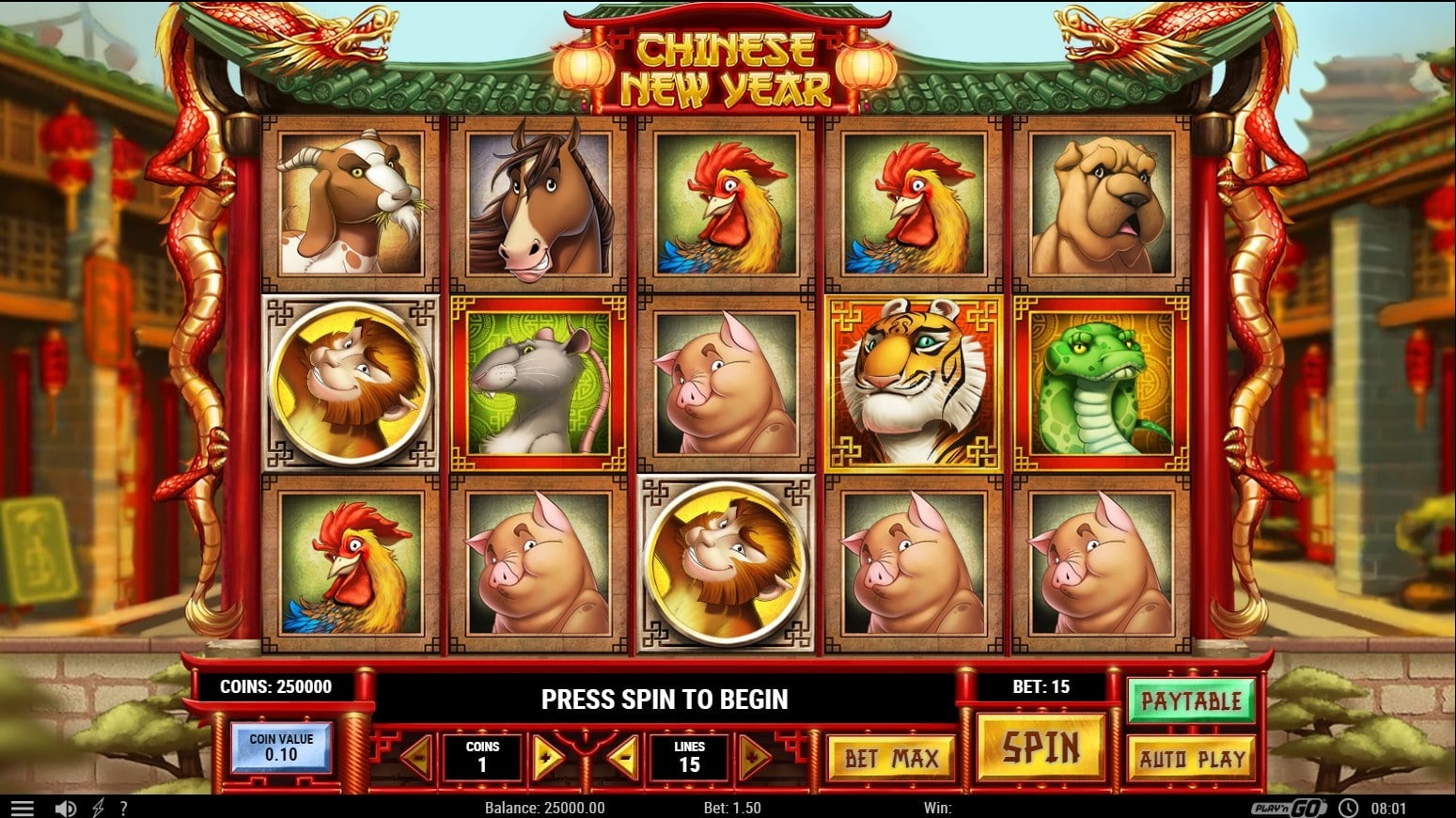The width and height of the screenshot is (1456, 818).
Task: Increase the number of lines
Action: 751,756
